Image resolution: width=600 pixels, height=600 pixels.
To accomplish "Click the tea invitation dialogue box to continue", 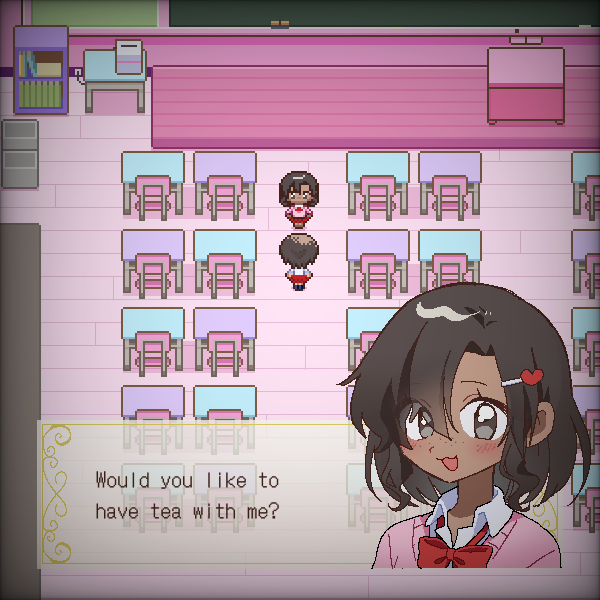I will pos(200,495).
